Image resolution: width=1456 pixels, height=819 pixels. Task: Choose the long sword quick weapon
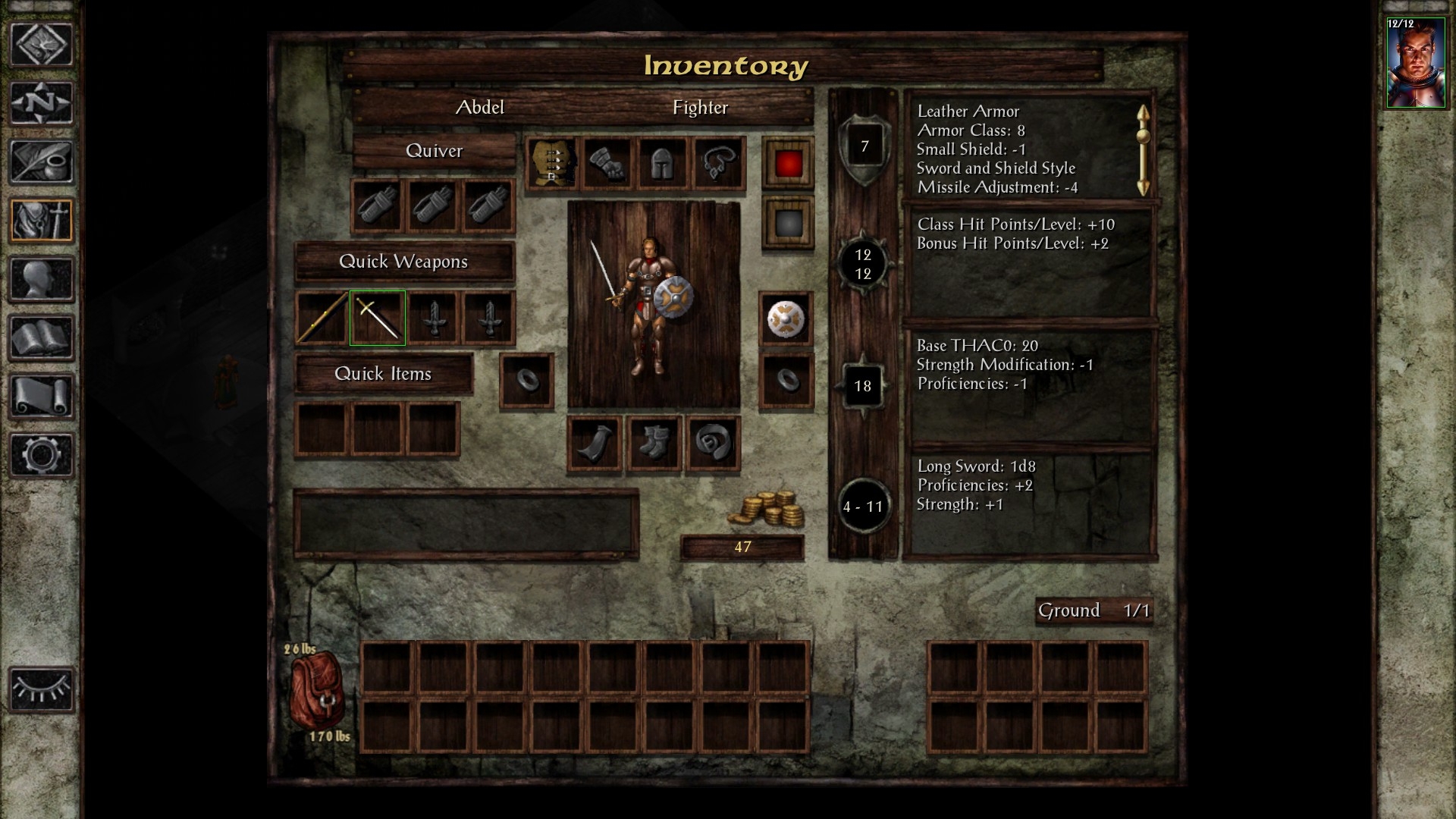pyautogui.click(x=377, y=318)
